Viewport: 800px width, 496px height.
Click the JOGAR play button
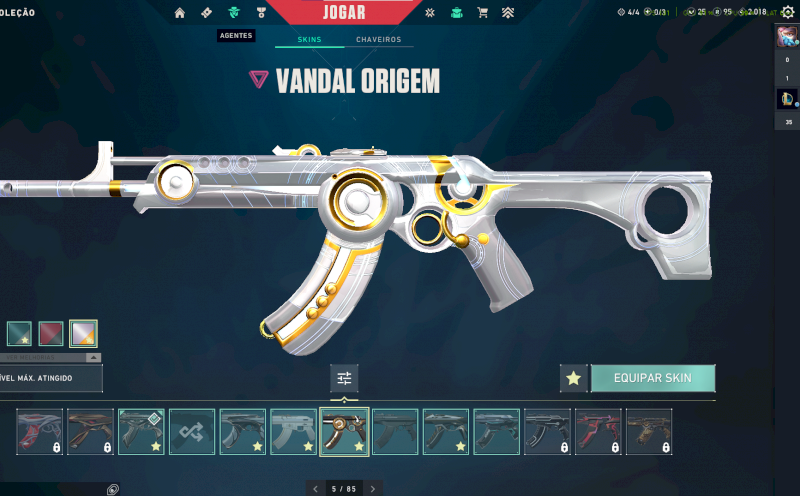click(x=344, y=13)
